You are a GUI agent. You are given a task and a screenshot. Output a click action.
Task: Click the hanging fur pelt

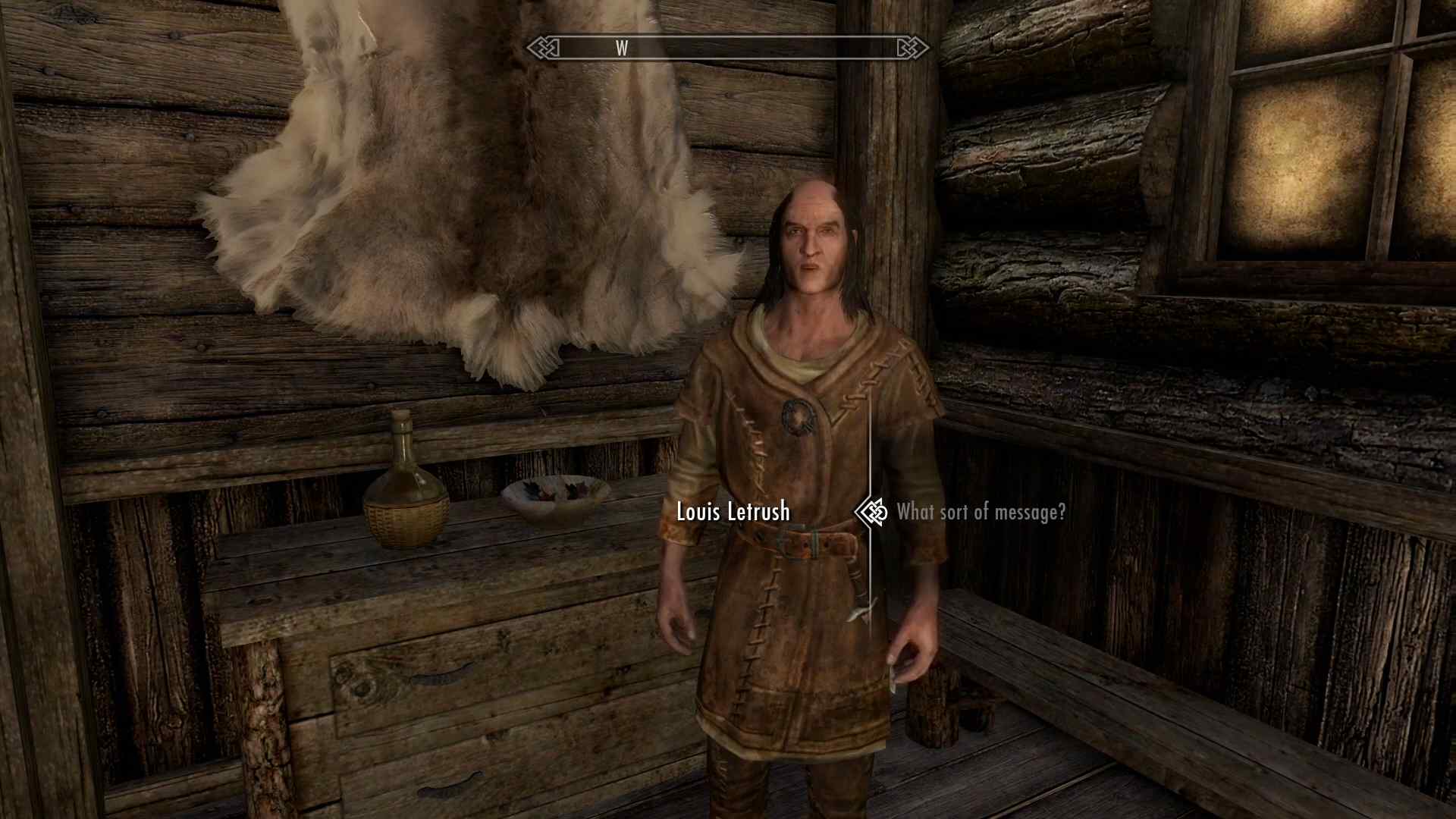[x=470, y=190]
